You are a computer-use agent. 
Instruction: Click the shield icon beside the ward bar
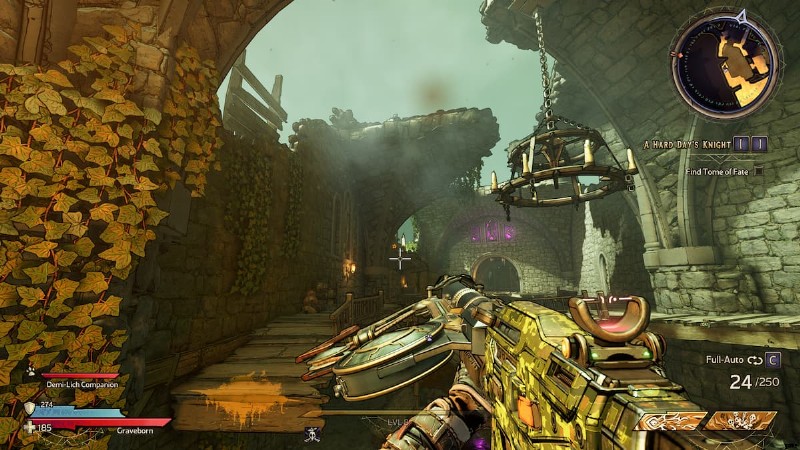coord(29,407)
